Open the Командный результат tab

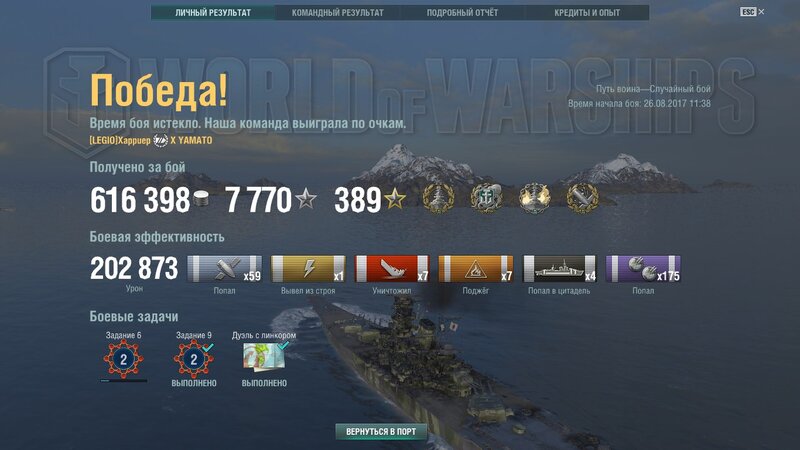pyautogui.click(x=337, y=13)
